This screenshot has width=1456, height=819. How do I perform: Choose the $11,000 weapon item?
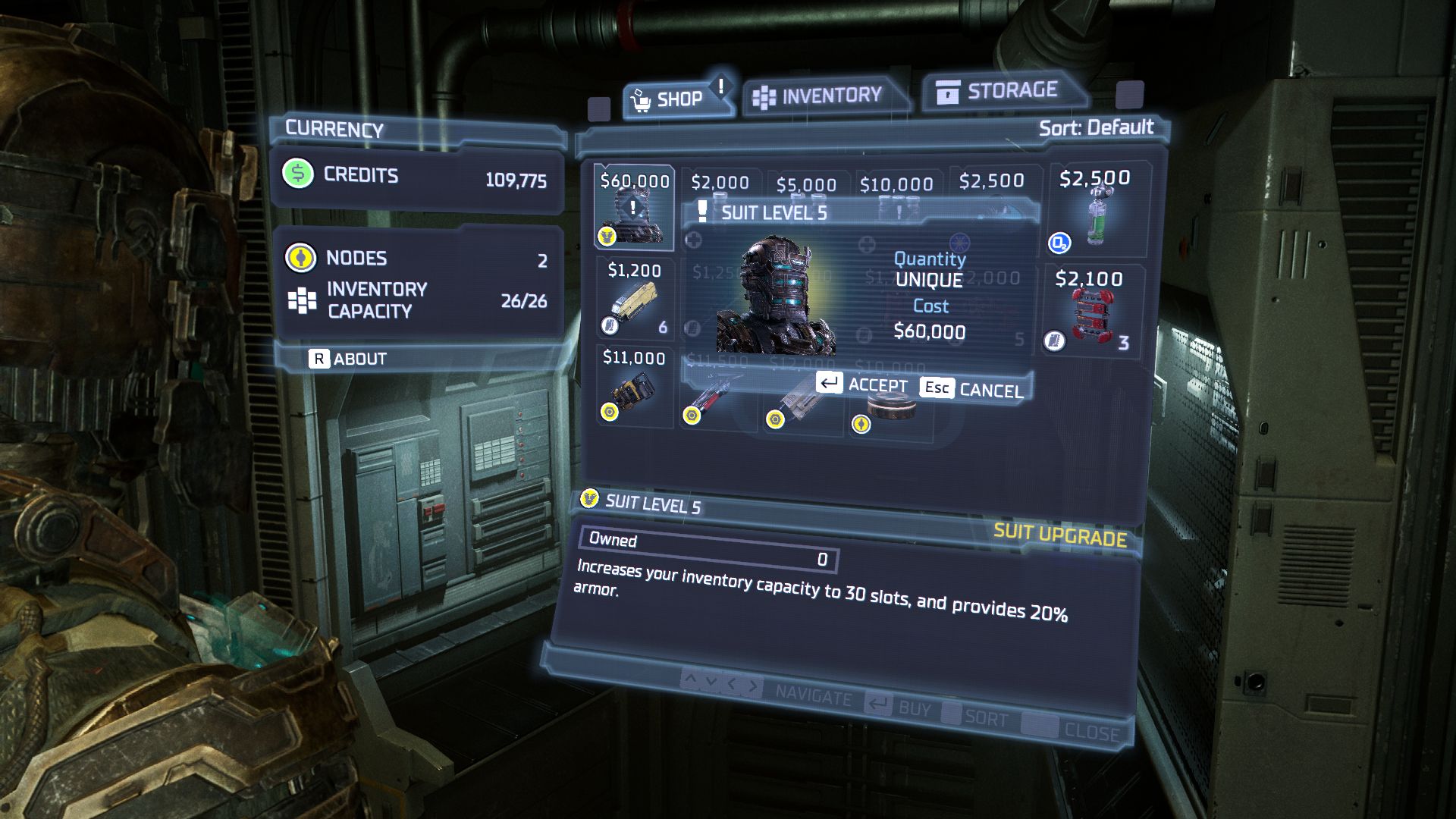tap(634, 387)
